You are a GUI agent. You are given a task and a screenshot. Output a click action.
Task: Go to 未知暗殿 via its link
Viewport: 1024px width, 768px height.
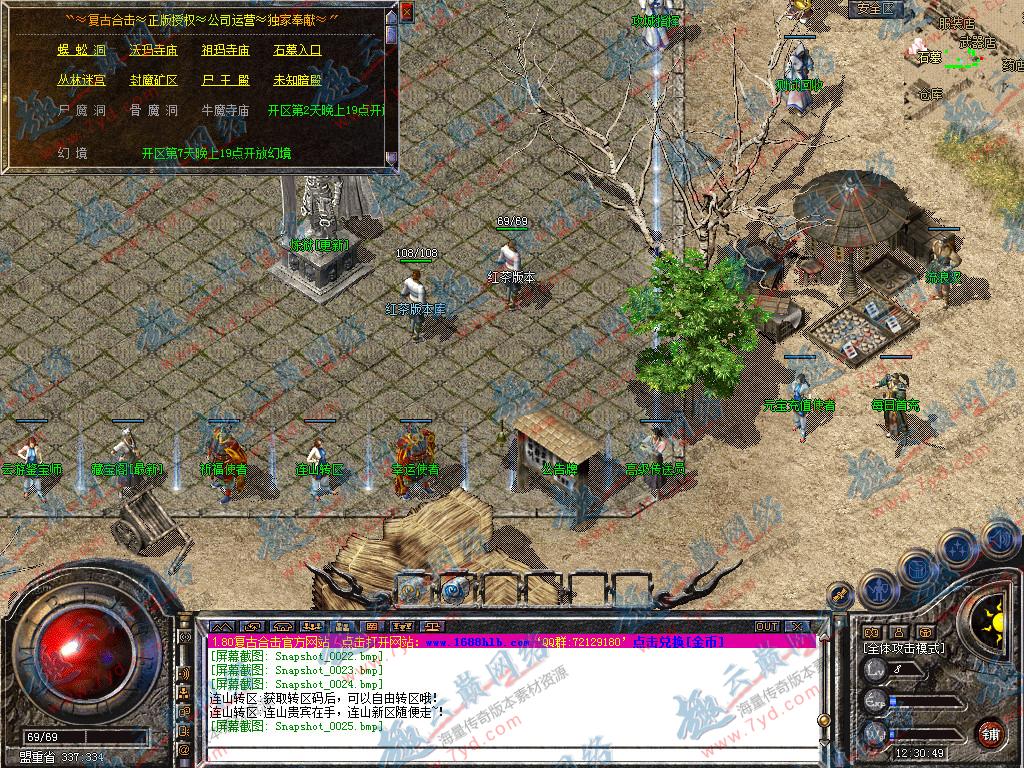click(297, 80)
